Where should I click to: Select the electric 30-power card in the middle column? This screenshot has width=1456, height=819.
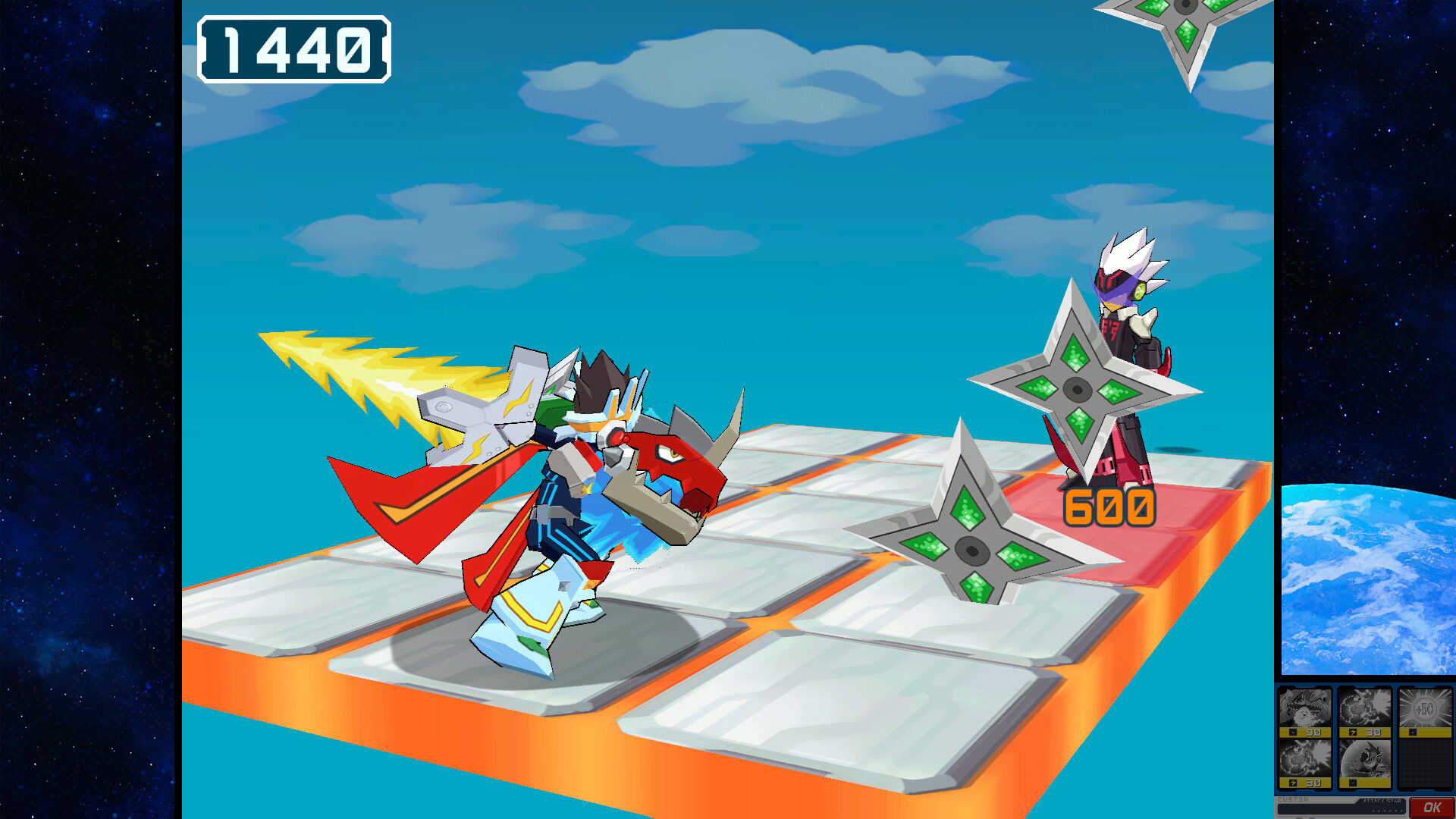[1365, 709]
